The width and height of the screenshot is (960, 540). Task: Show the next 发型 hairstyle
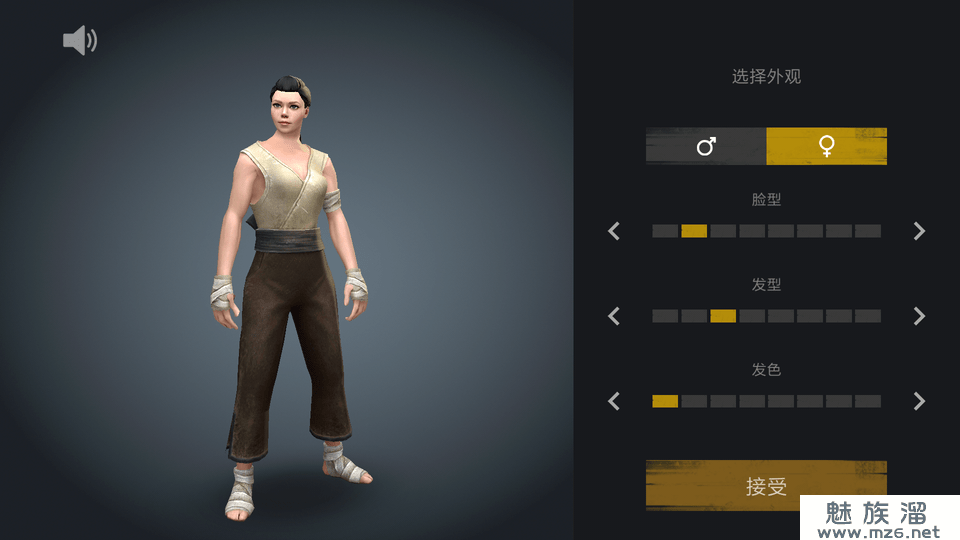coord(919,316)
